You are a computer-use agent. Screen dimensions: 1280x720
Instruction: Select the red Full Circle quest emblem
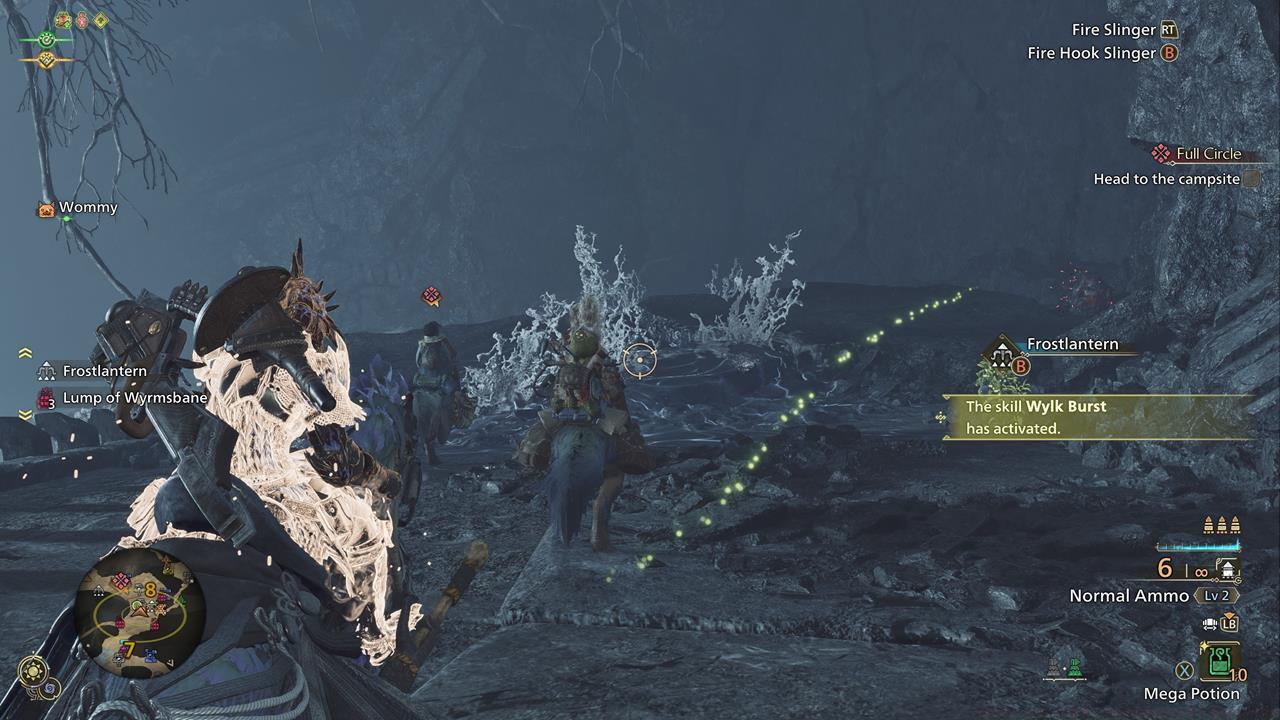(x=1160, y=153)
